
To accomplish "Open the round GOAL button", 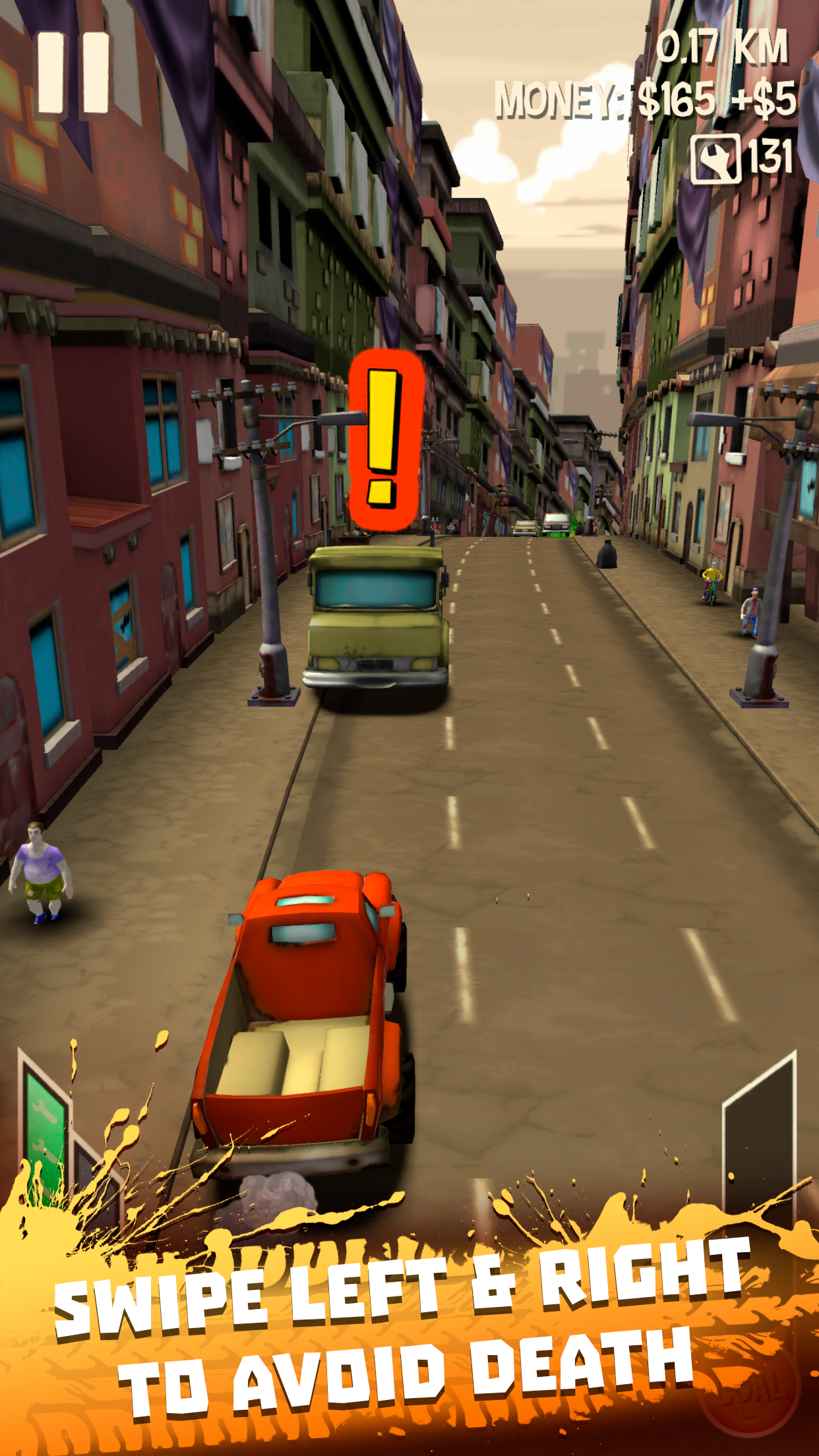I will (752, 1390).
